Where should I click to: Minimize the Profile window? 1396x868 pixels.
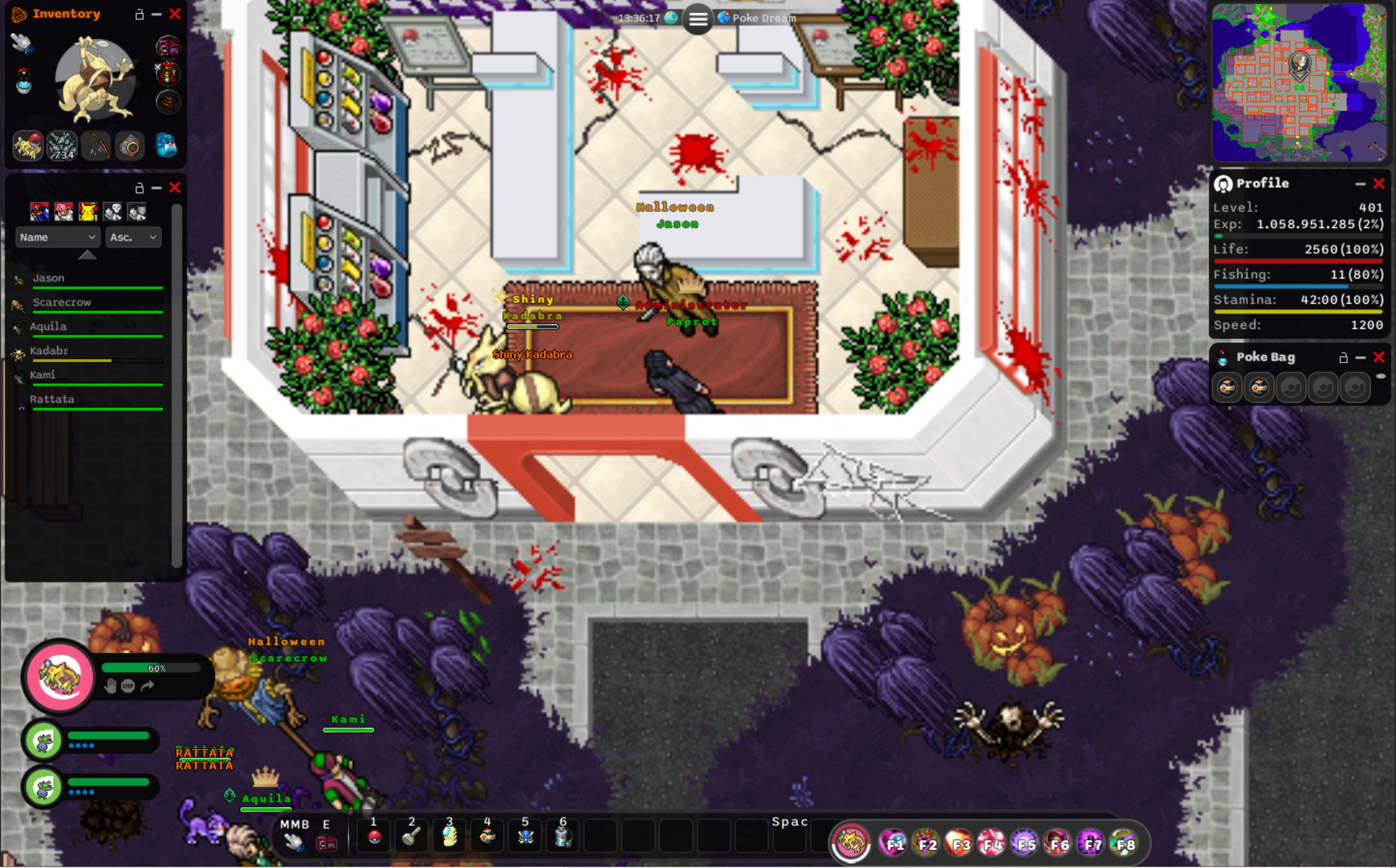(1360, 184)
